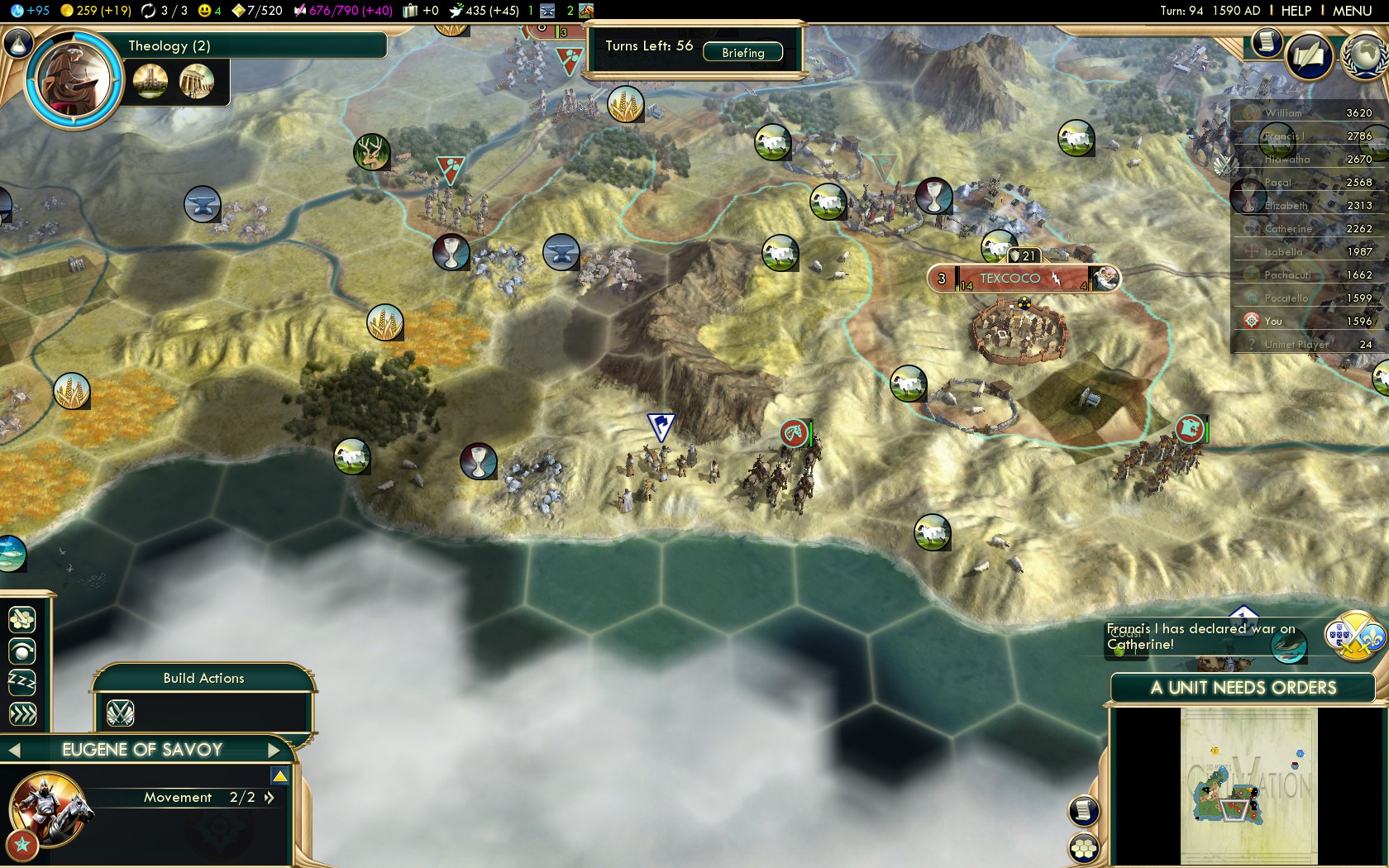Click the arrow-over-ball unit action icon

(22, 651)
